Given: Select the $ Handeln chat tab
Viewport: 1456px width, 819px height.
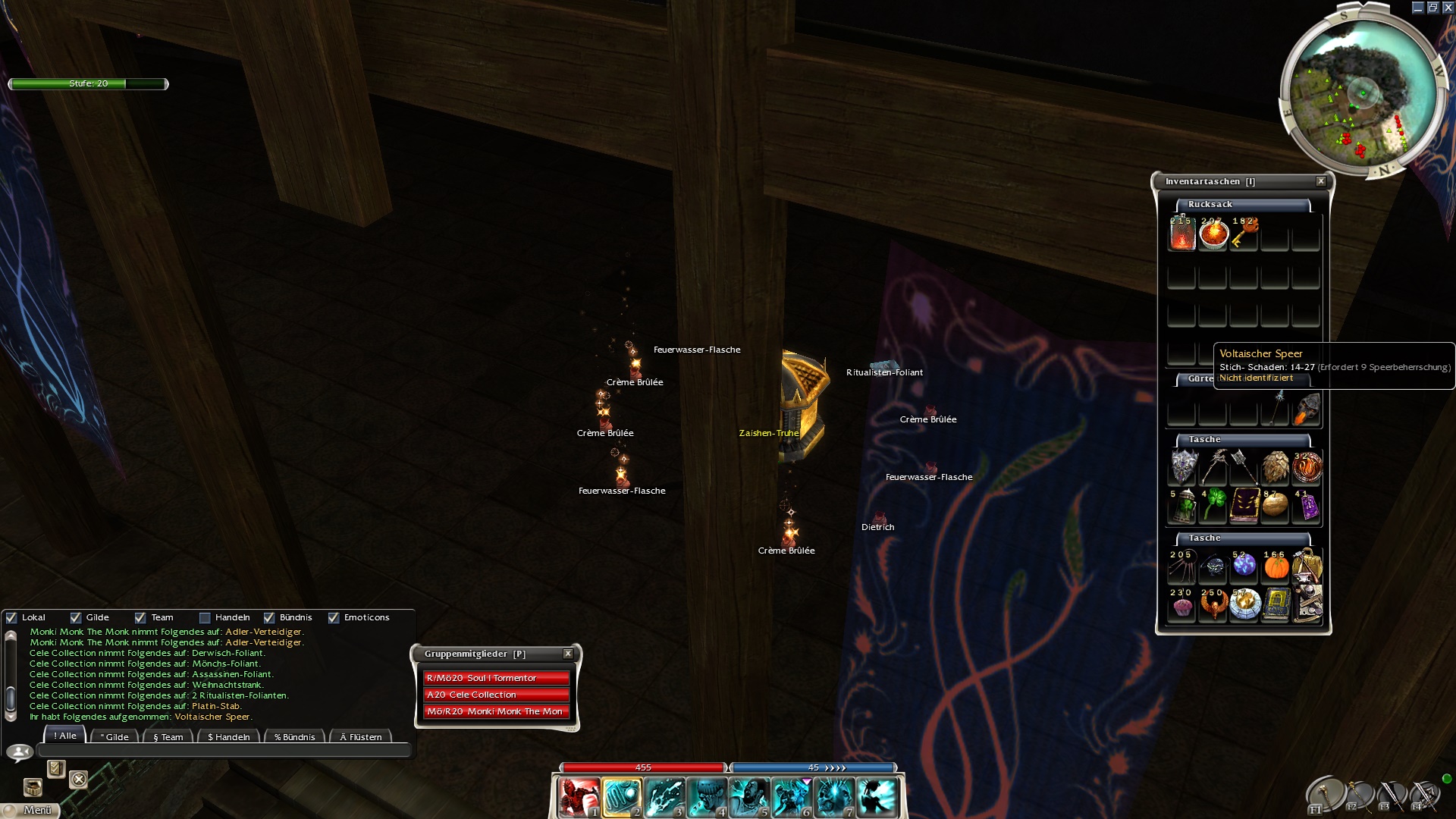Looking at the screenshot, I should [x=228, y=736].
